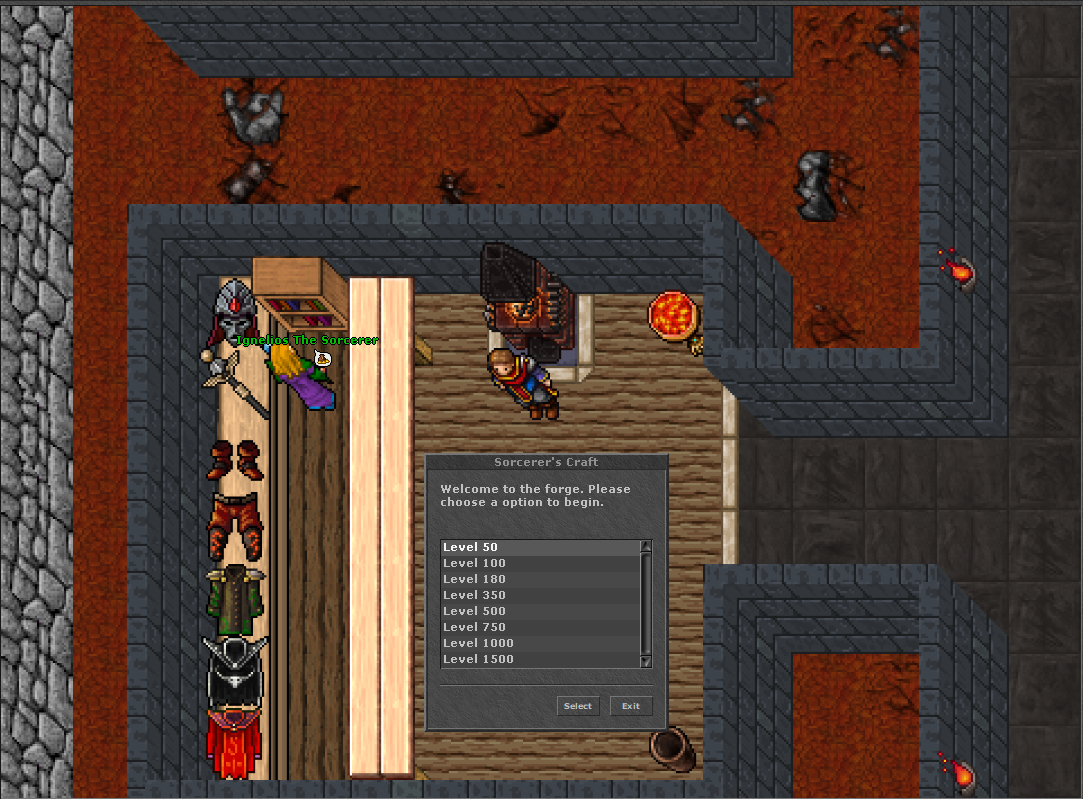Close the dialog with Exit
1083x799 pixels.
click(631, 706)
